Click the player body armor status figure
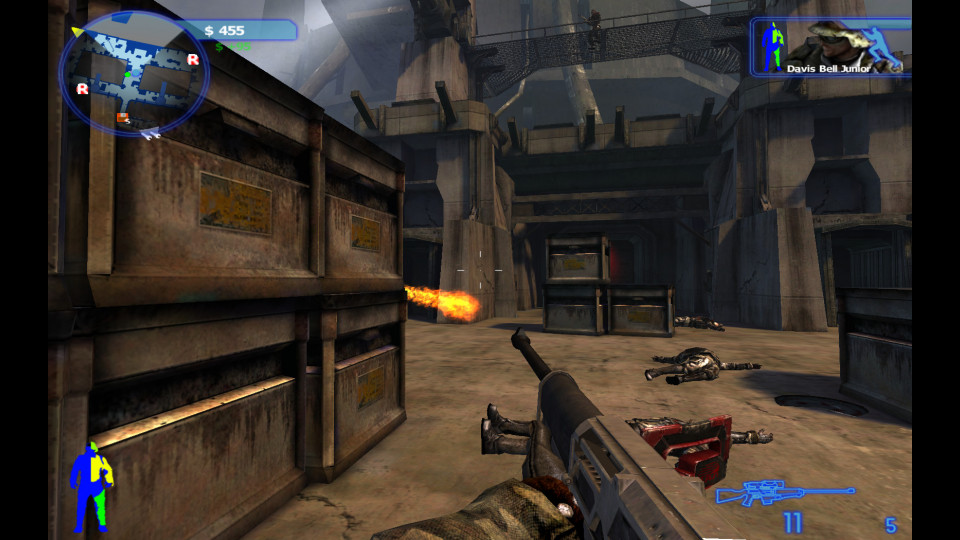 (90, 486)
